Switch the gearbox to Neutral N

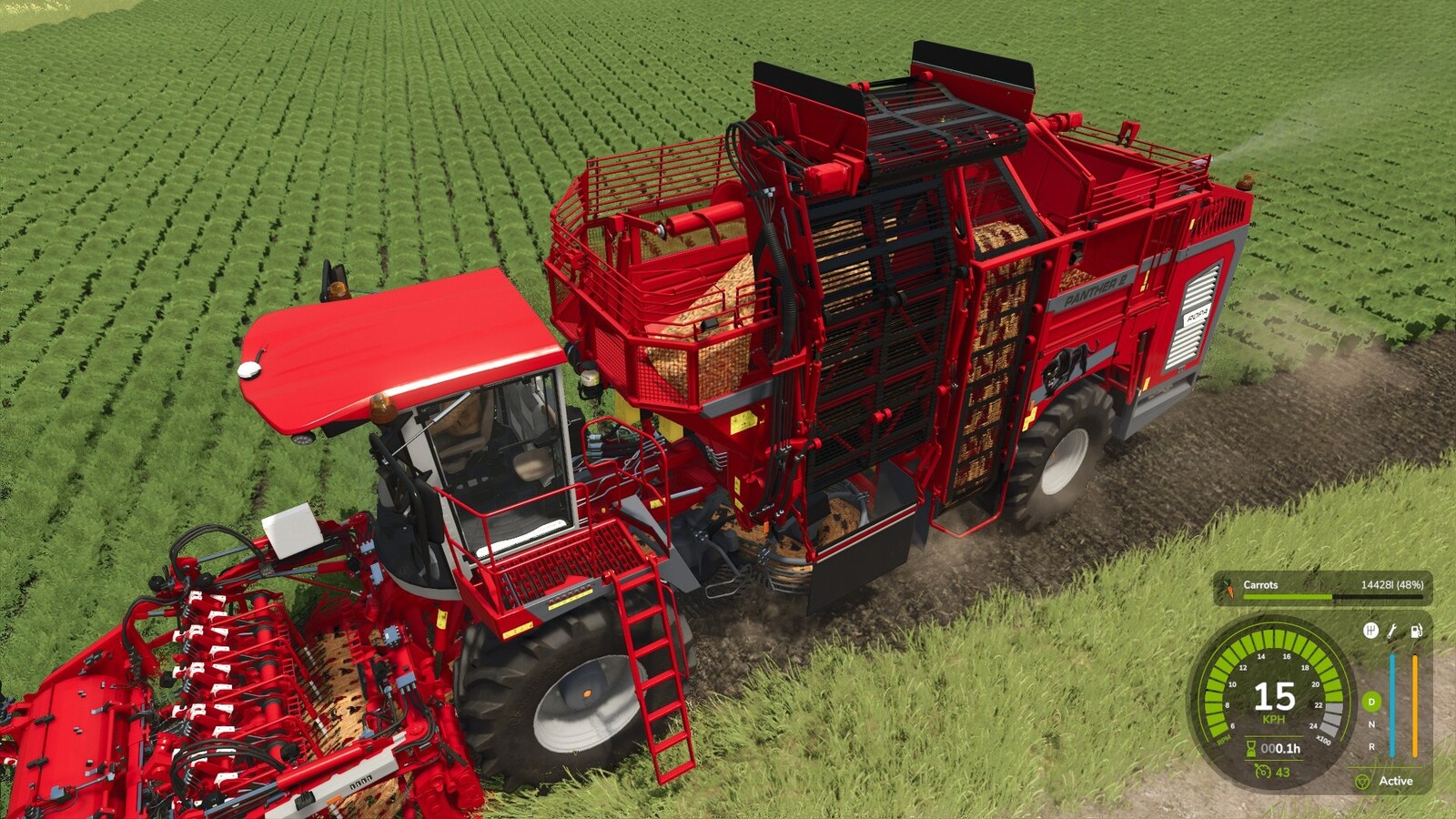(1371, 724)
